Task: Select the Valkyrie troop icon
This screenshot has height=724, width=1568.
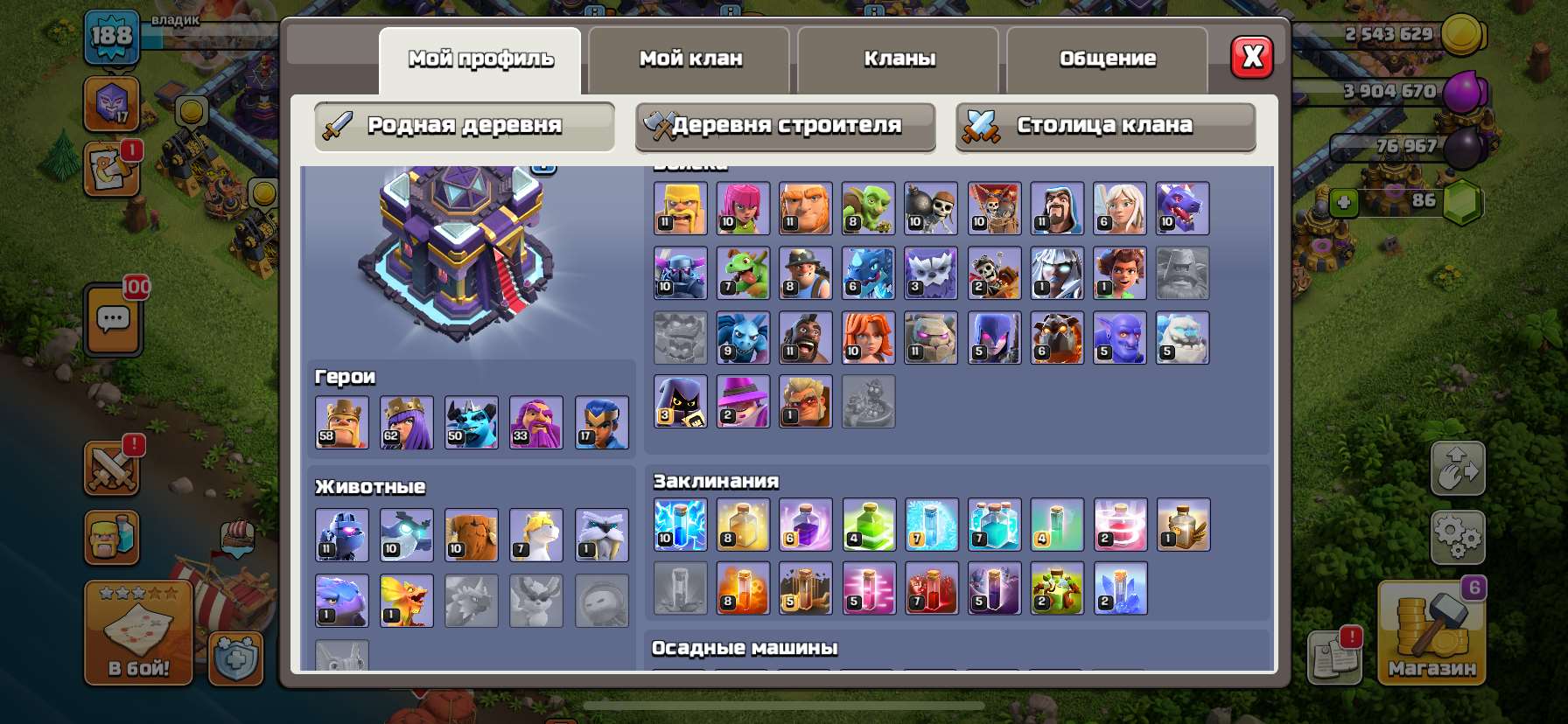Action: point(868,338)
